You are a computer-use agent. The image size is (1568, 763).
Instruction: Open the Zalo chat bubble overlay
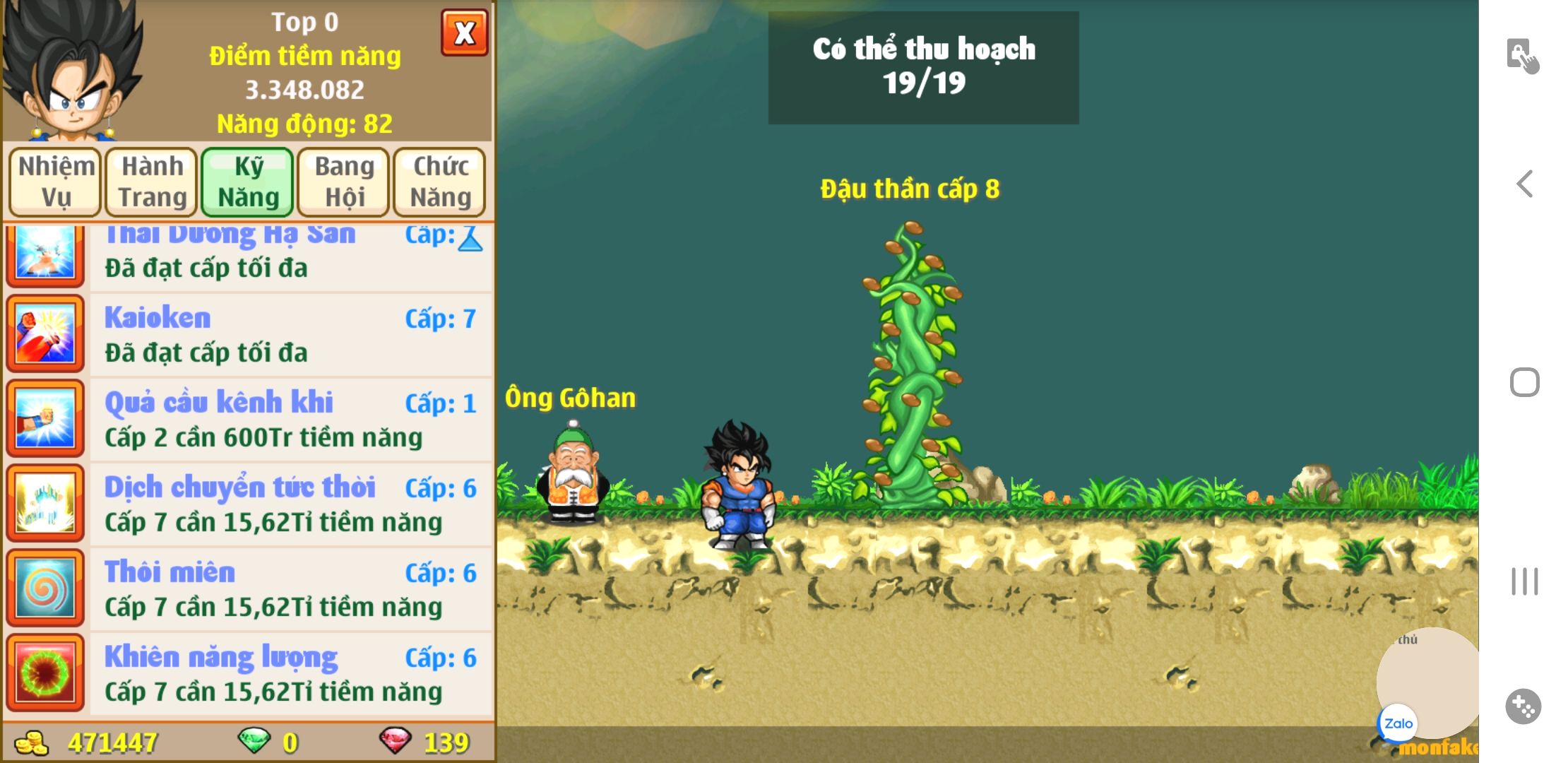(1398, 723)
